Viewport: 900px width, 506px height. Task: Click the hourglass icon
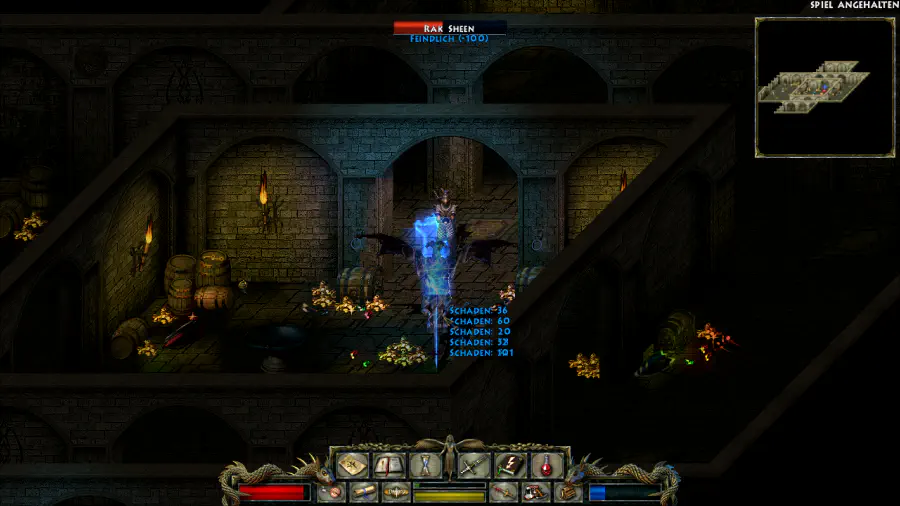click(425, 465)
